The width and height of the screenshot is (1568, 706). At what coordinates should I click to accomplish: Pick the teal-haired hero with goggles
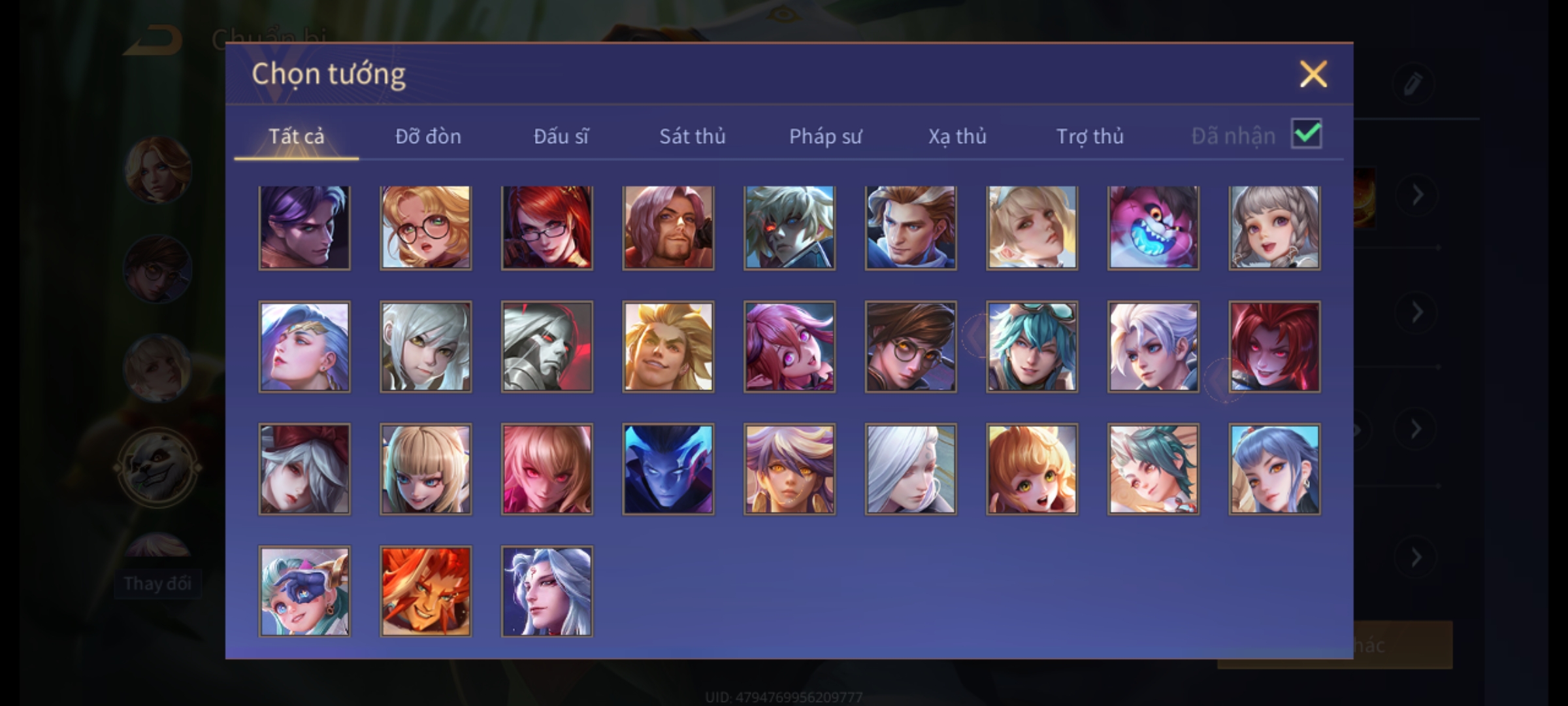point(1032,346)
